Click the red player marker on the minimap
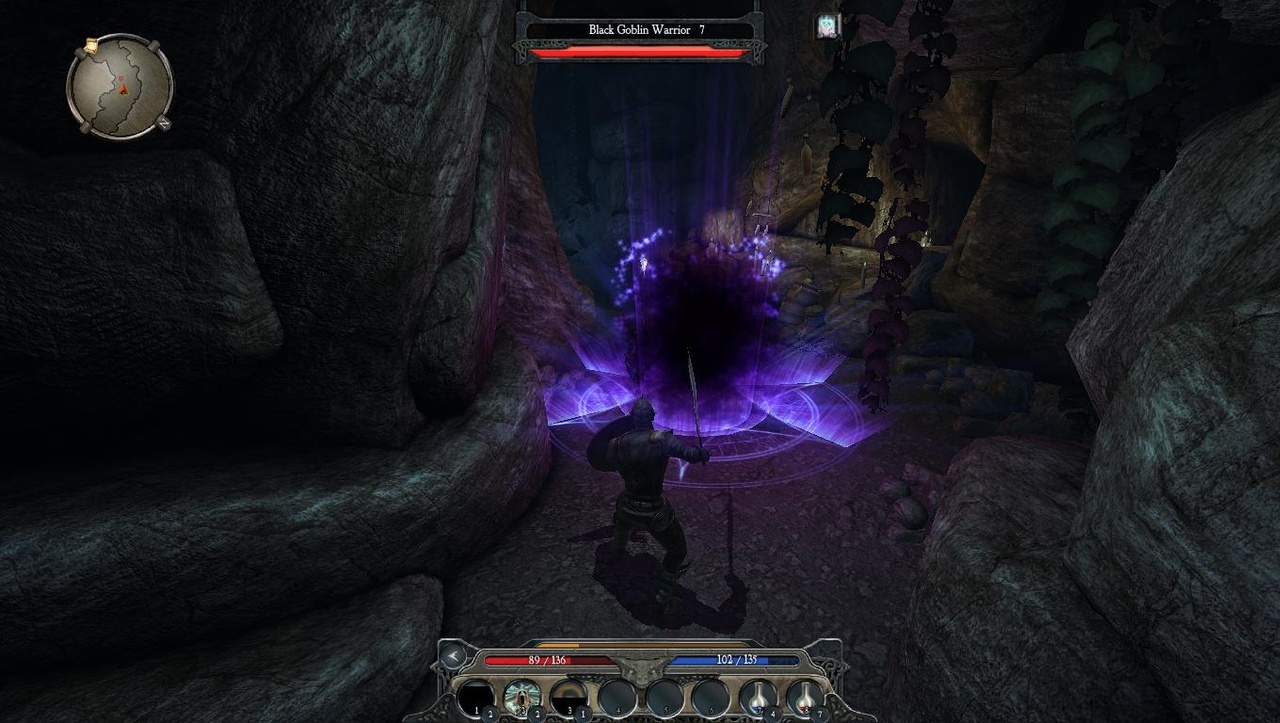This screenshot has height=723, width=1280. pyautogui.click(x=122, y=87)
